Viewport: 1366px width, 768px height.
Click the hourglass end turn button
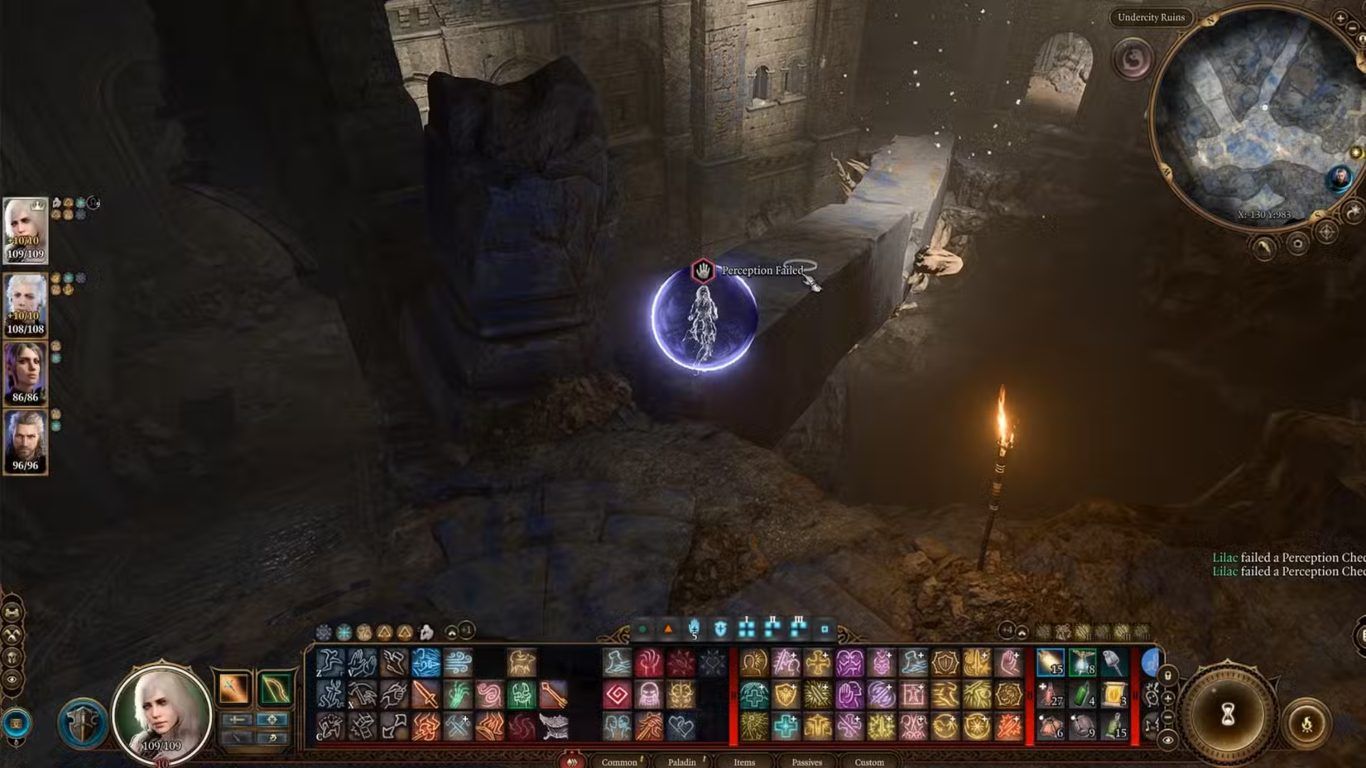pyautogui.click(x=1228, y=713)
